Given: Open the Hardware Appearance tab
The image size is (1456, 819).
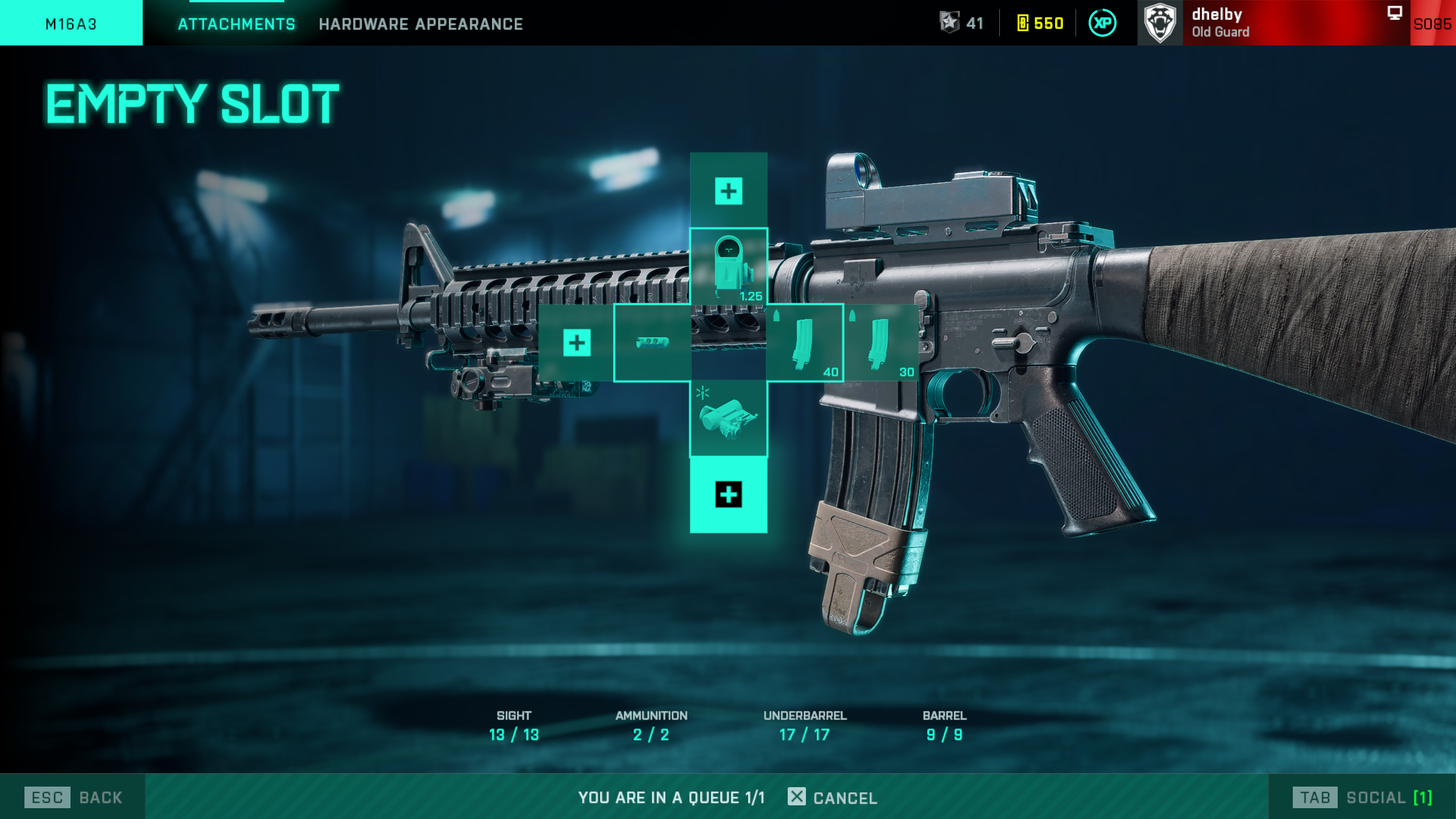Looking at the screenshot, I should 420,24.
